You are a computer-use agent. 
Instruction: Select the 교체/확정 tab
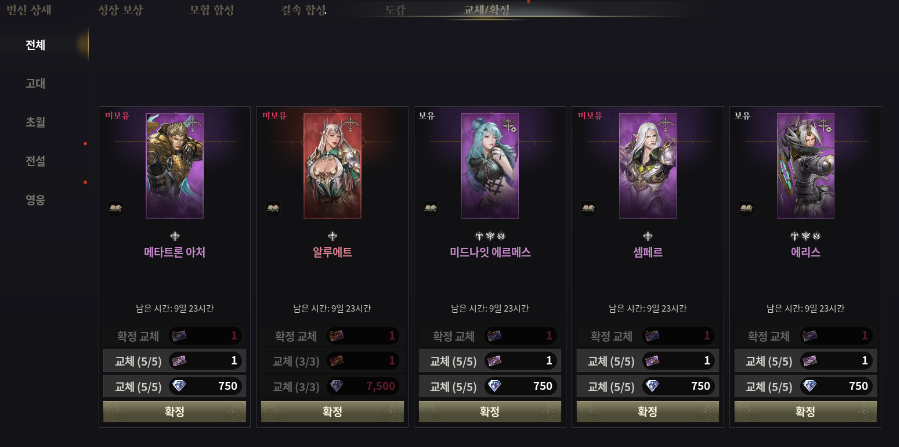[x=487, y=10]
